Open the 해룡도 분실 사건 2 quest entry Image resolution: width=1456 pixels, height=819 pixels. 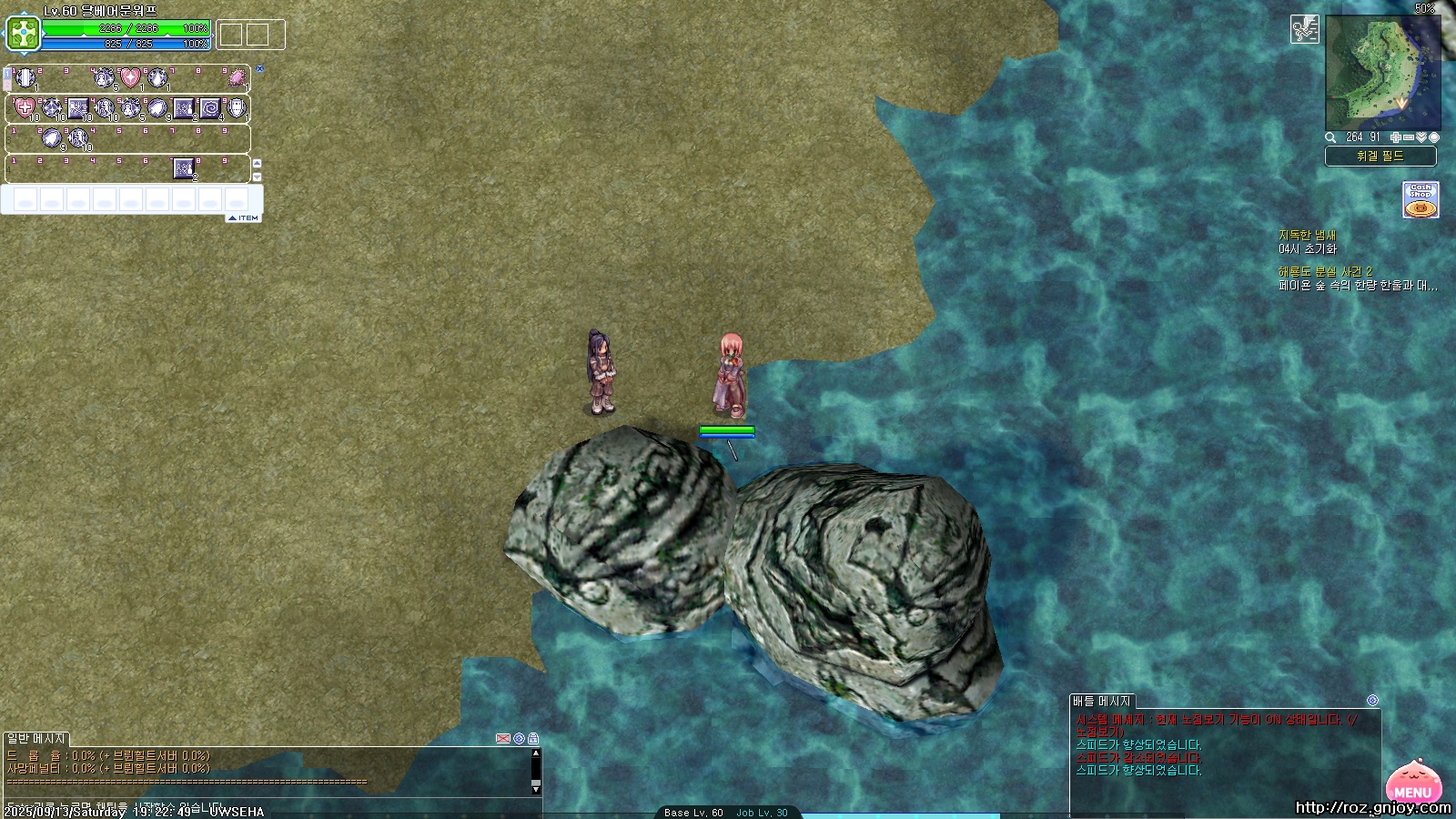(x=1324, y=272)
